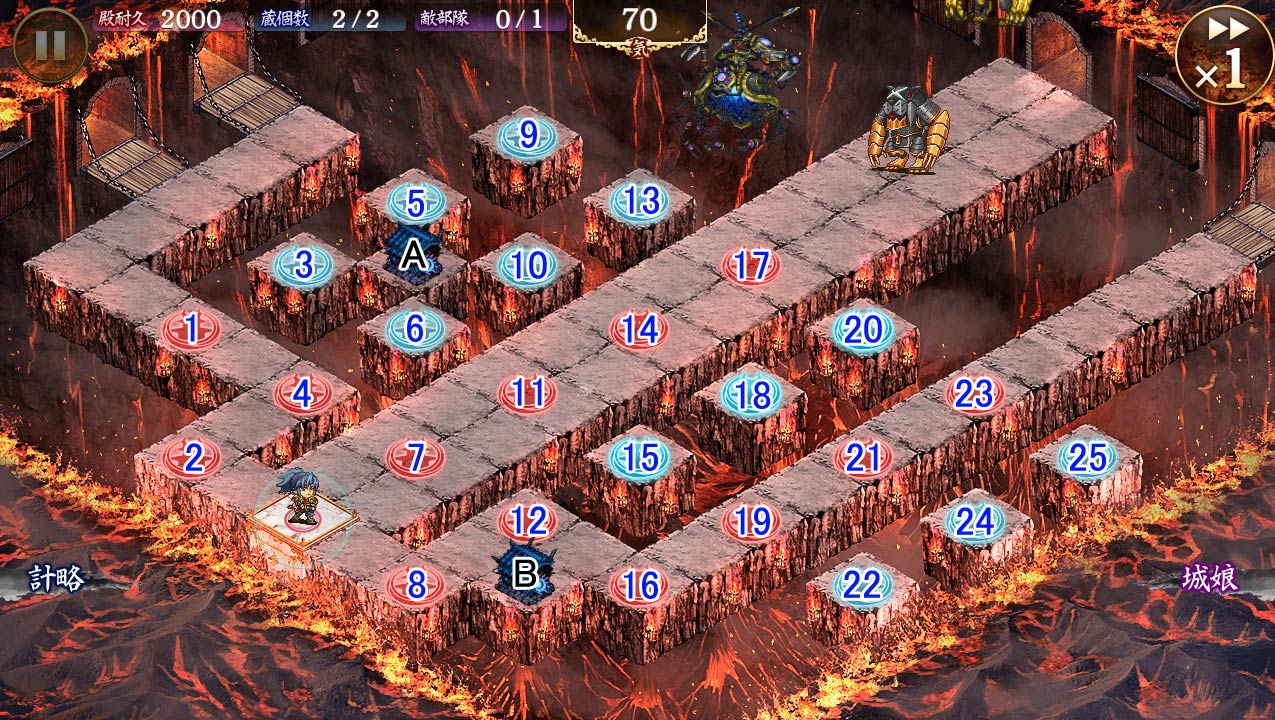Choose red deployment tile 8
Viewport: 1275px width, 720px height.
point(416,585)
